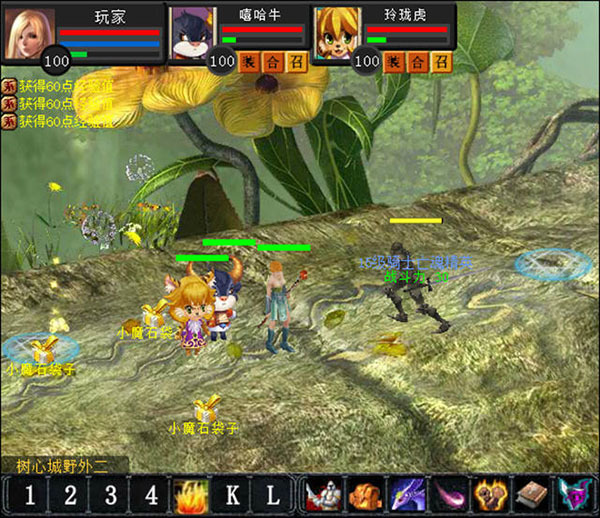Viewport: 600px width, 518px height.
Task: Click 玲珑虎's 合 merge button
Action: [x=418, y=62]
